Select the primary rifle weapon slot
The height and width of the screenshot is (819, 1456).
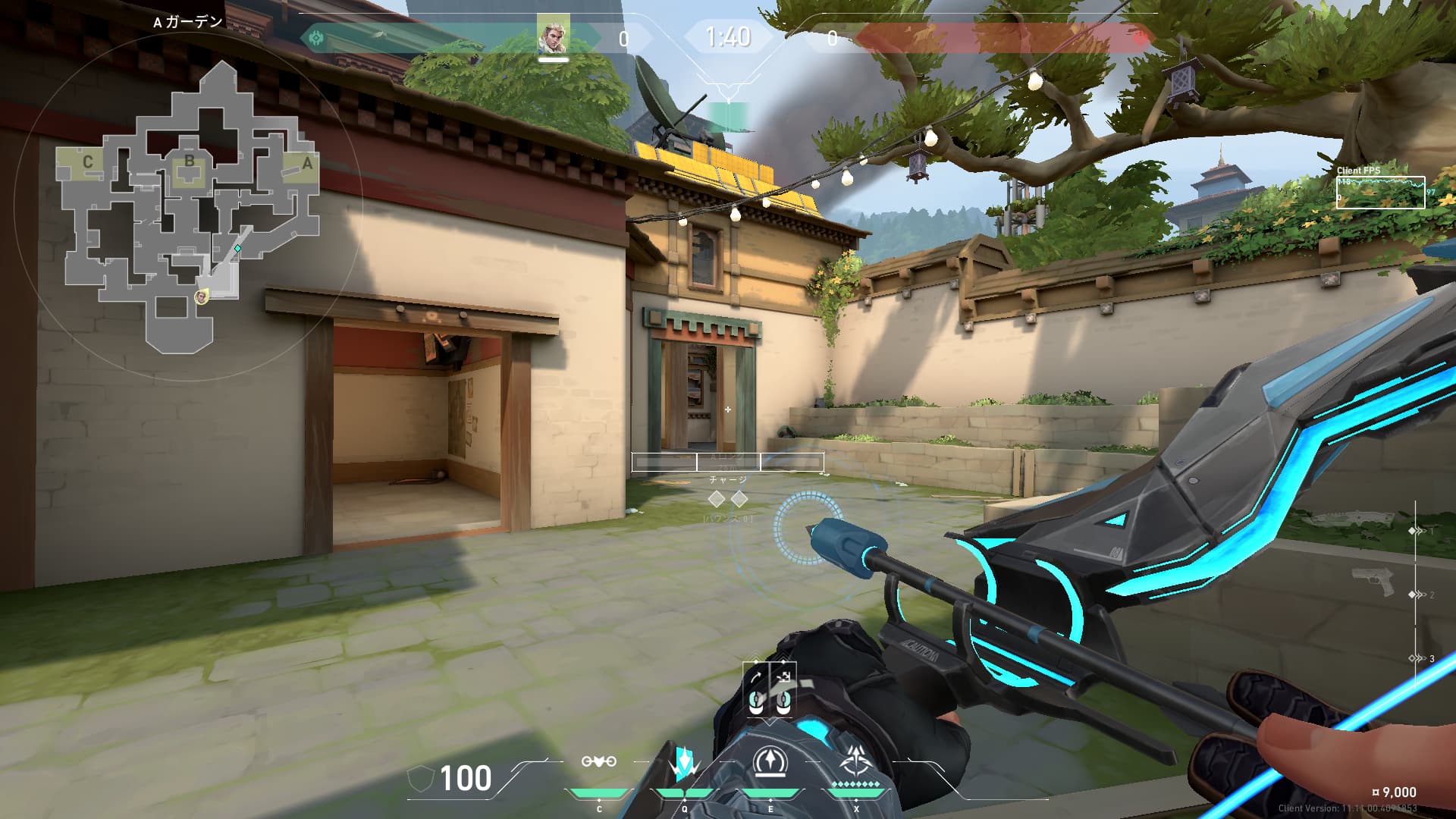[1354, 519]
